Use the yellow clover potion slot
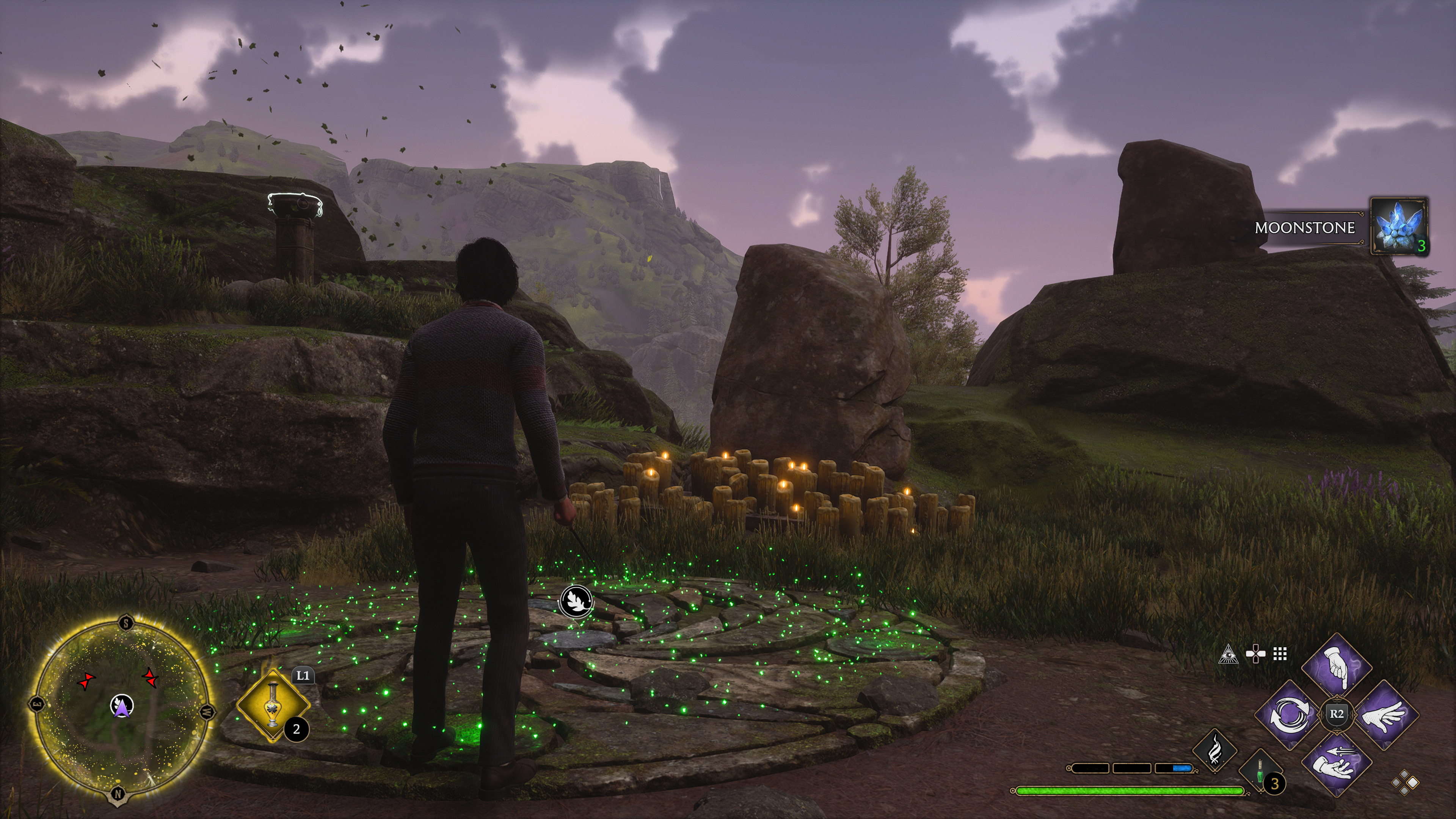The image size is (1456, 819). [x=273, y=705]
